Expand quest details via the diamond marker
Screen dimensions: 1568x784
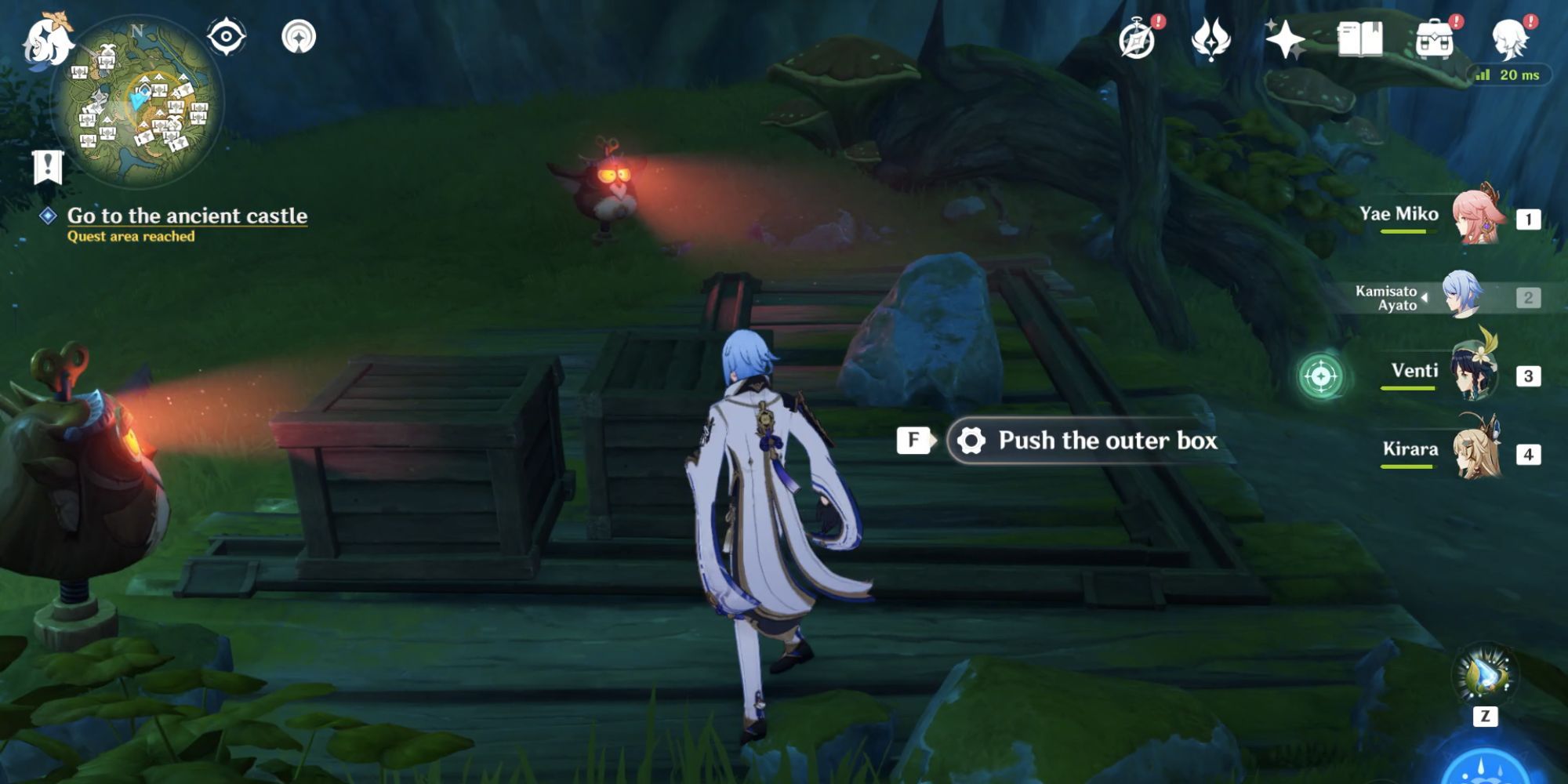pos(49,217)
